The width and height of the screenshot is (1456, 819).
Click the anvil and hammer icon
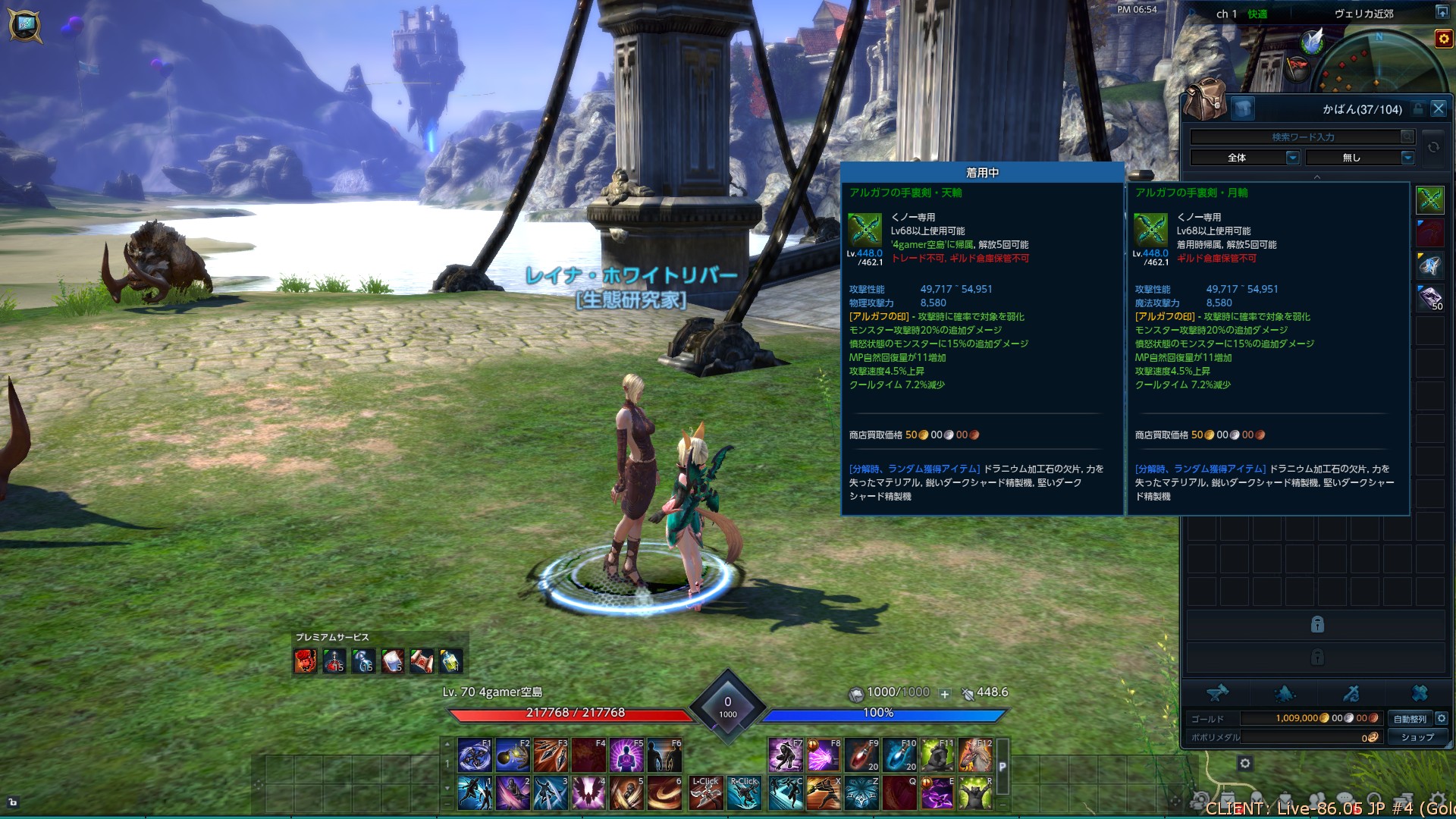pyautogui.click(x=1218, y=692)
